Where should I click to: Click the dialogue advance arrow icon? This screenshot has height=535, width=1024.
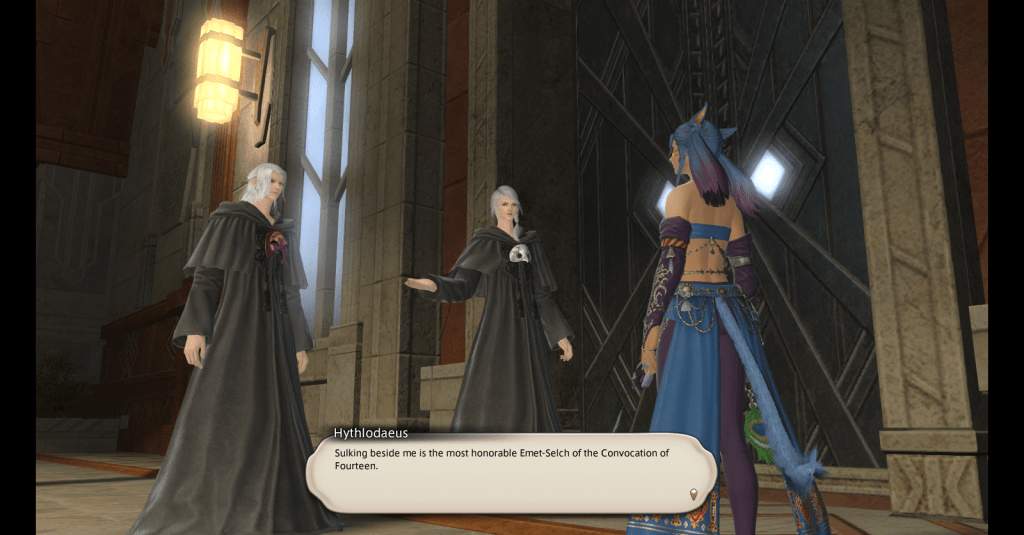point(693,493)
